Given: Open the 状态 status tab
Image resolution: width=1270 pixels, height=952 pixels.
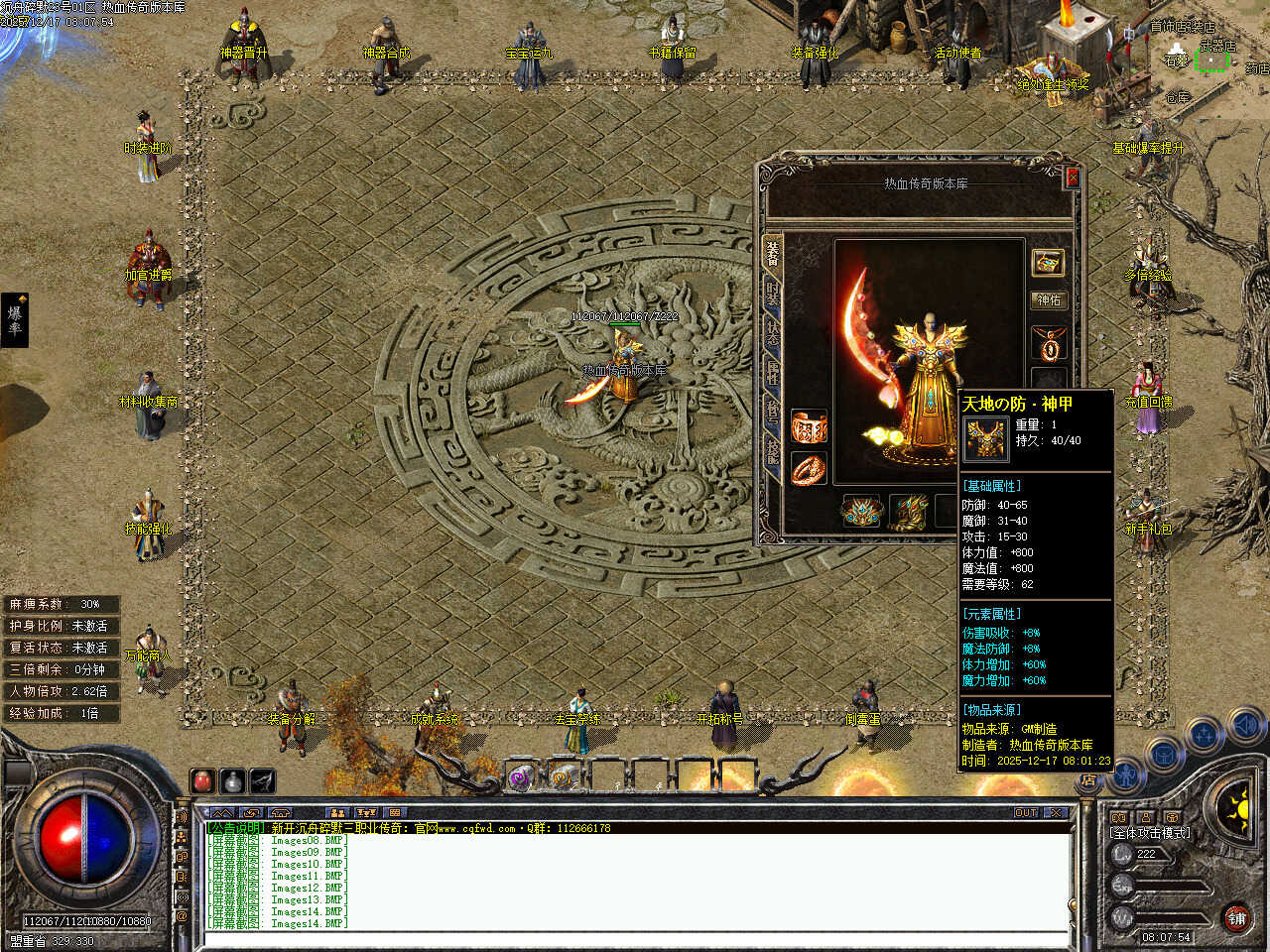Looking at the screenshot, I should click(772, 334).
